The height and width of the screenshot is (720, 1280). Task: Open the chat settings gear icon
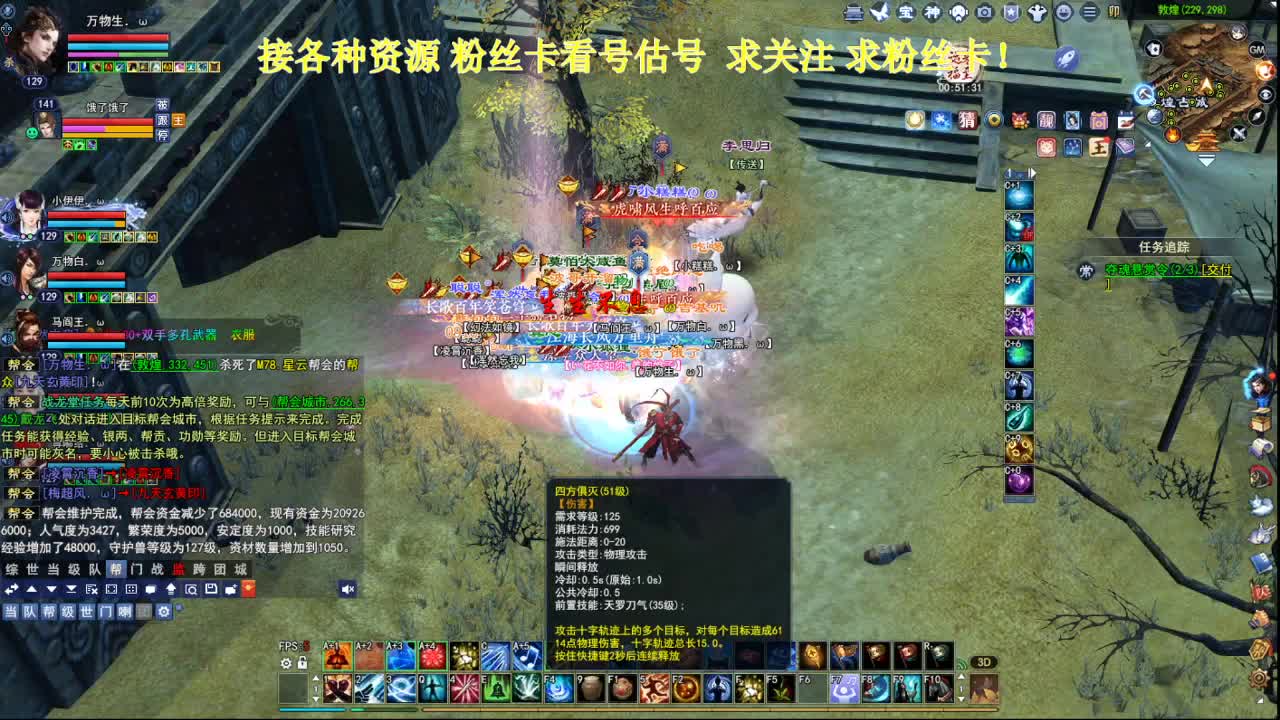[164, 611]
